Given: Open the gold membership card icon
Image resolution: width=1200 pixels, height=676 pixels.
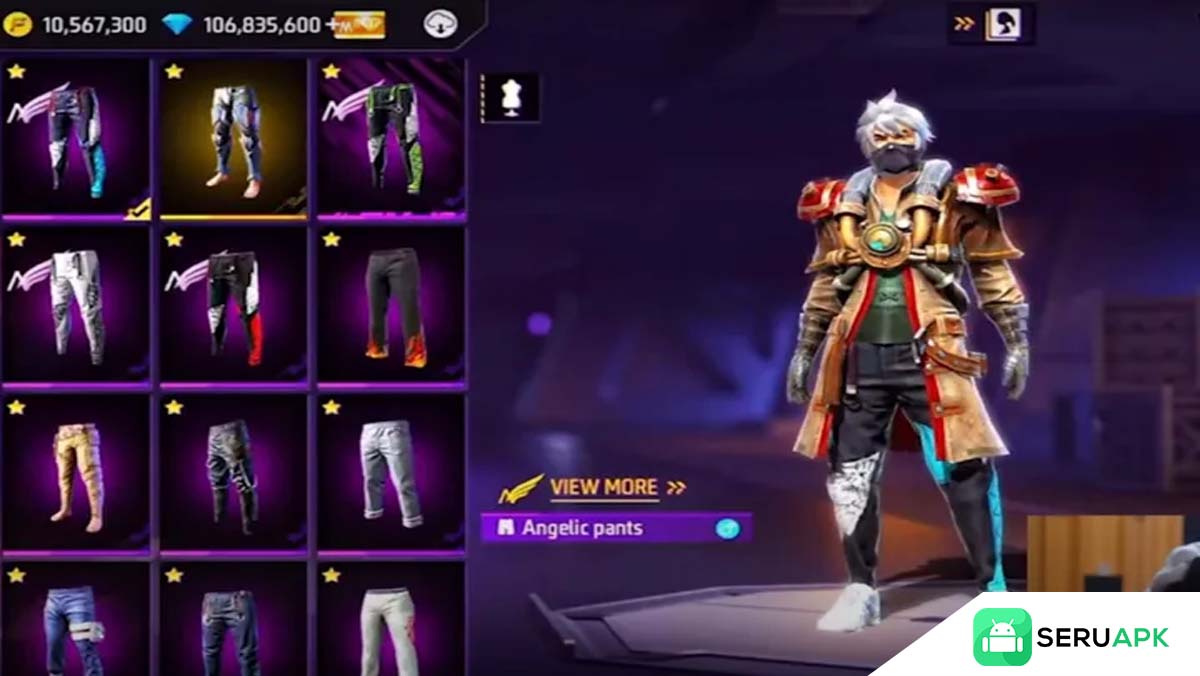Looking at the screenshot, I should (x=359, y=24).
